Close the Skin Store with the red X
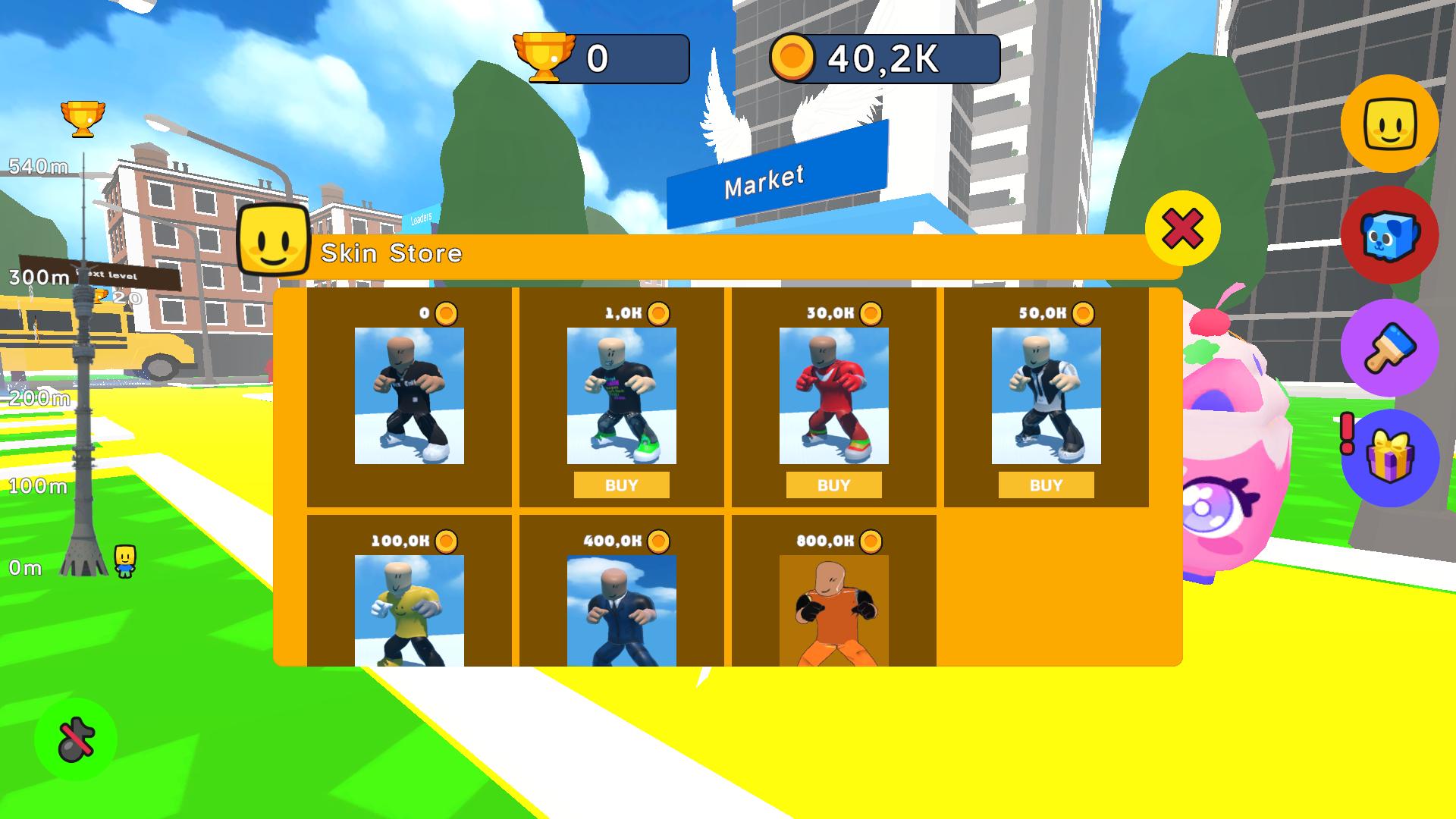 [1185, 229]
